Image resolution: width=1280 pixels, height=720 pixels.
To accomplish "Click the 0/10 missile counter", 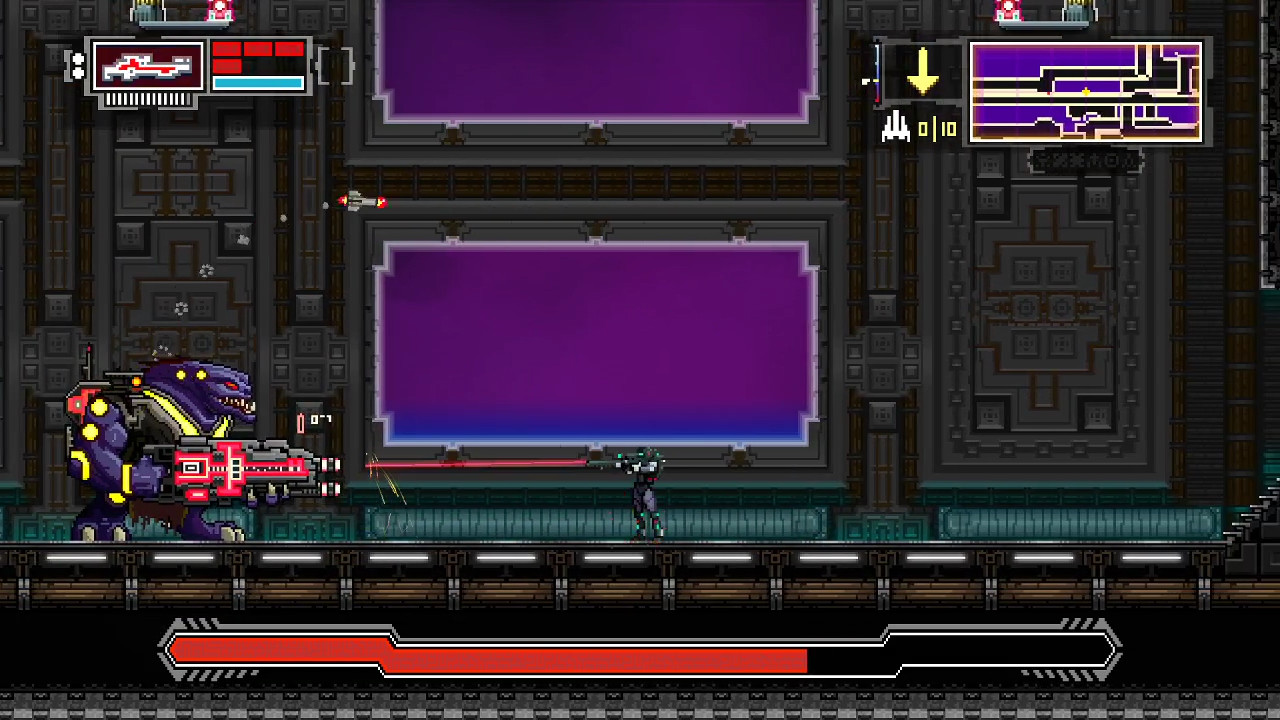I will pyautogui.click(x=938, y=129).
